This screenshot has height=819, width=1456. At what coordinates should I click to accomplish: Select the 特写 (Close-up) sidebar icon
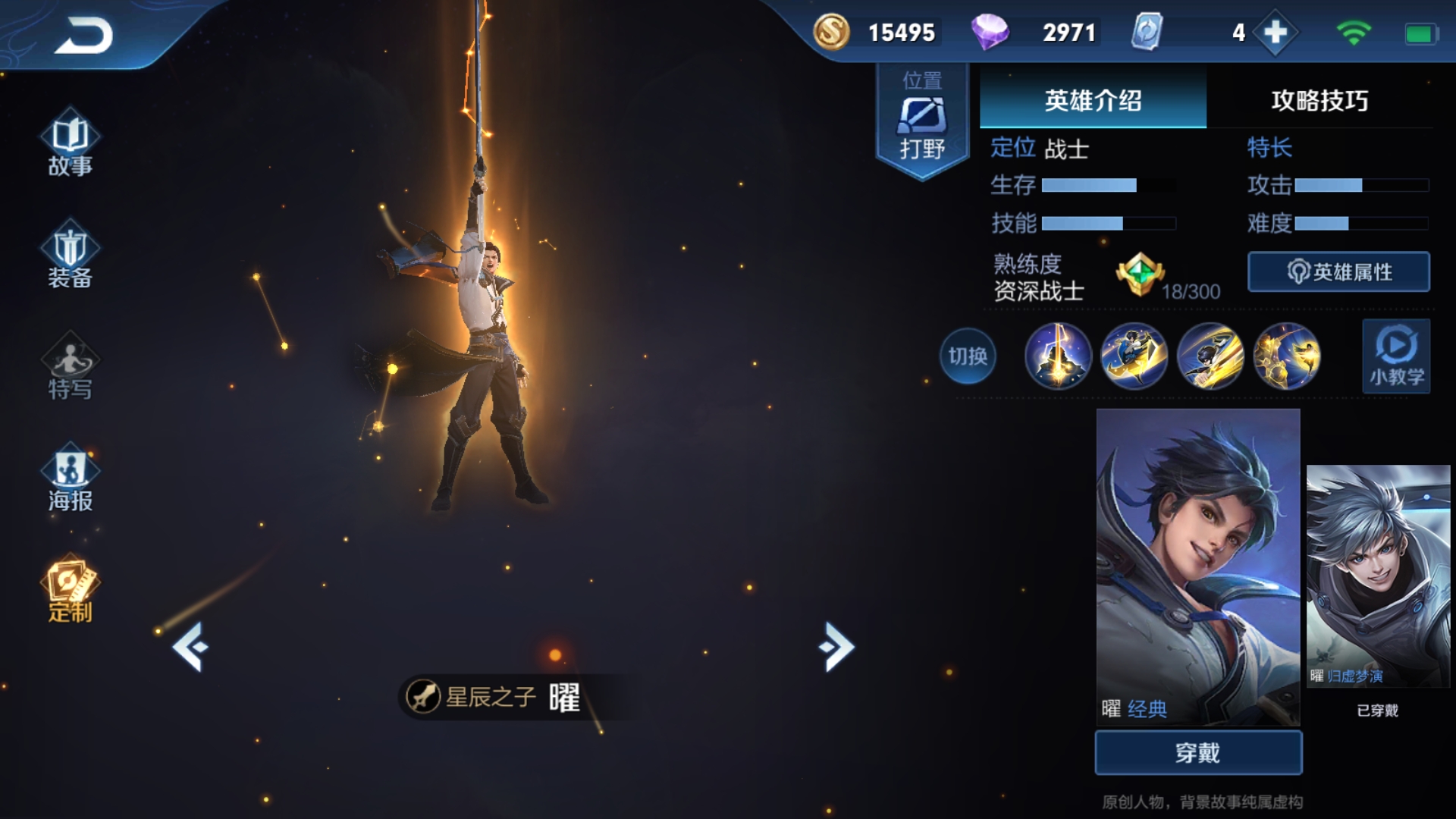tap(68, 372)
